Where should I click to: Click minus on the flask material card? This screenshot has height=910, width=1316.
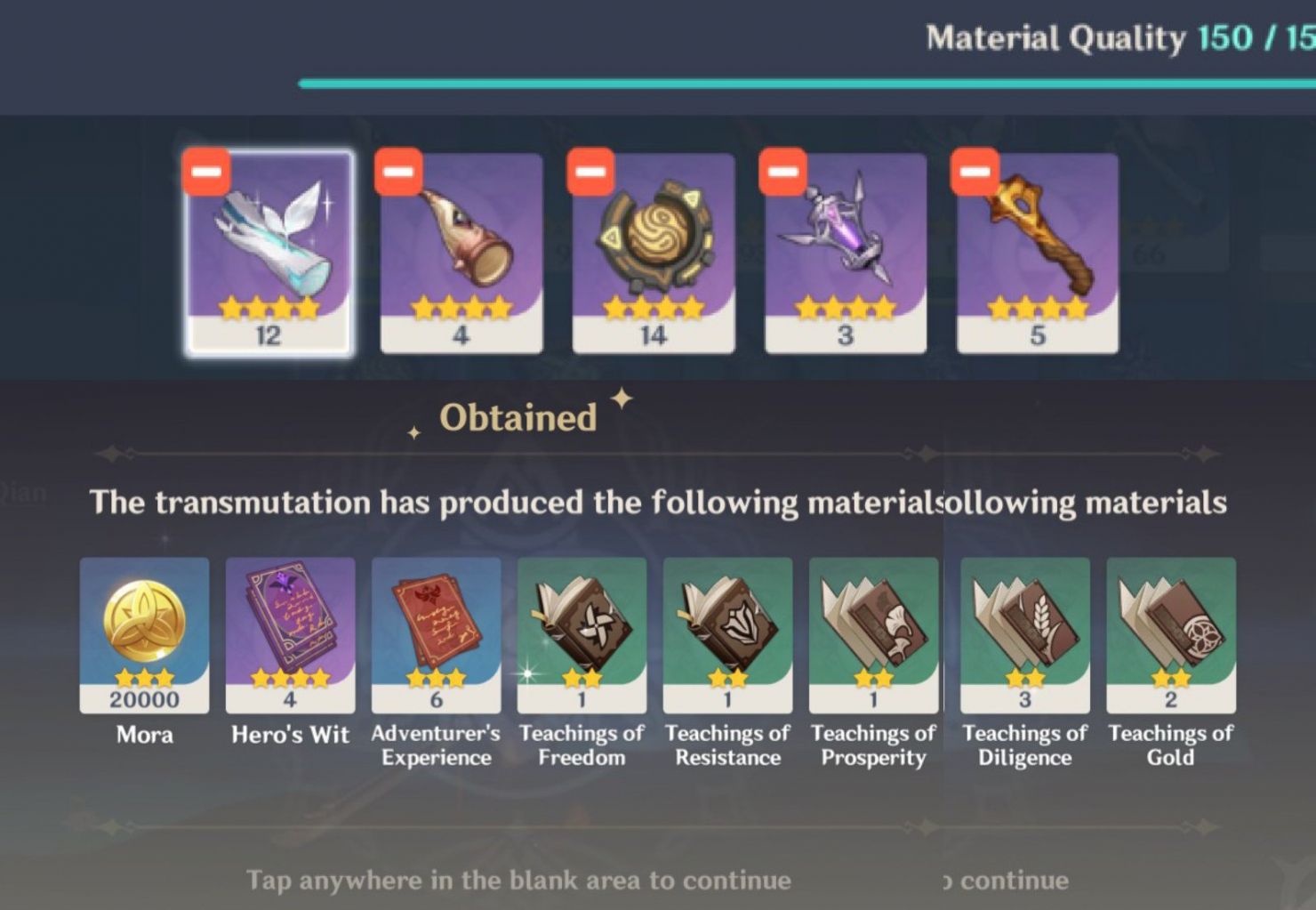click(x=783, y=169)
